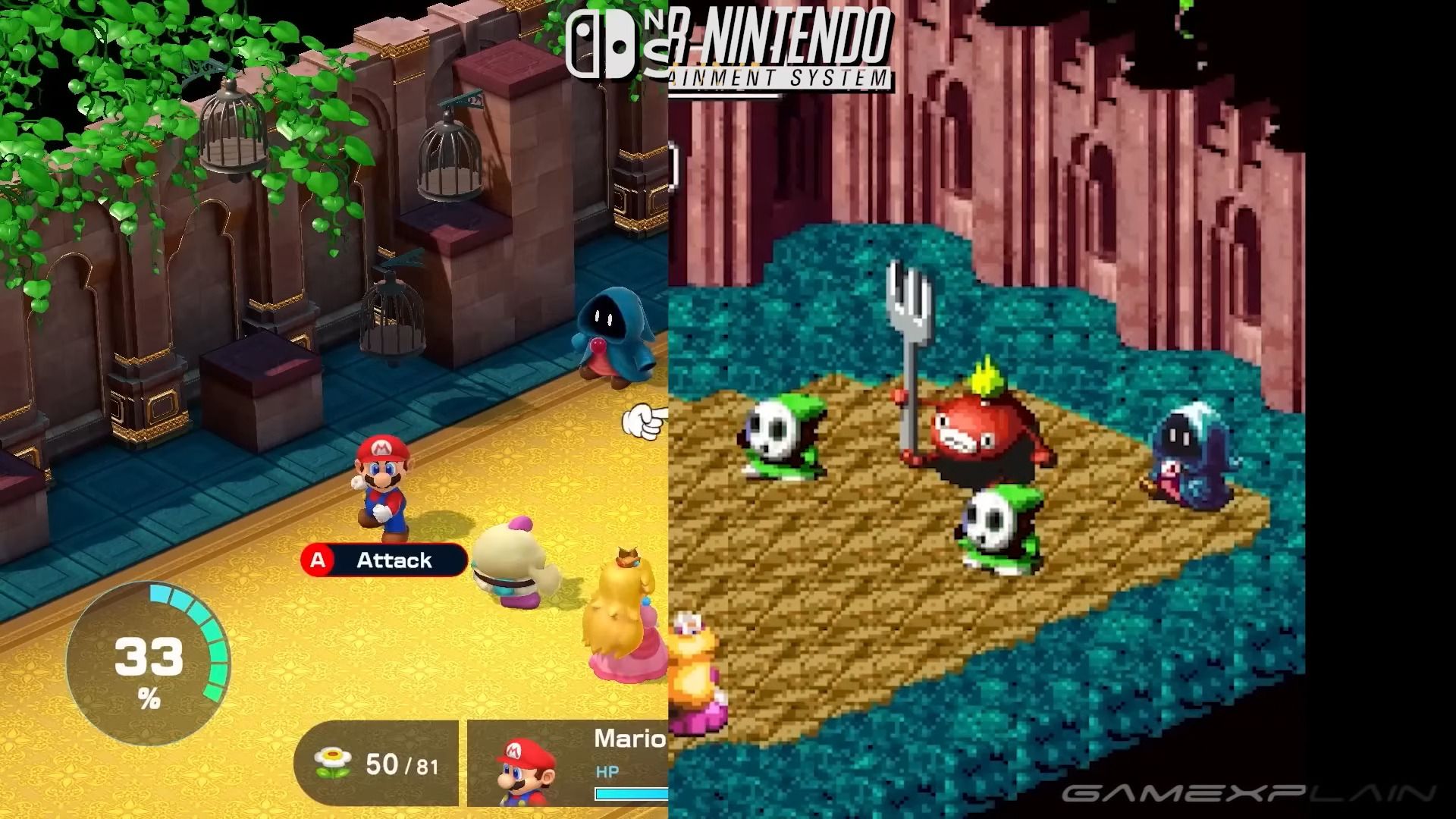Image resolution: width=1456 pixels, height=819 pixels.
Task: Toggle the Attack command selection
Action: point(393,561)
